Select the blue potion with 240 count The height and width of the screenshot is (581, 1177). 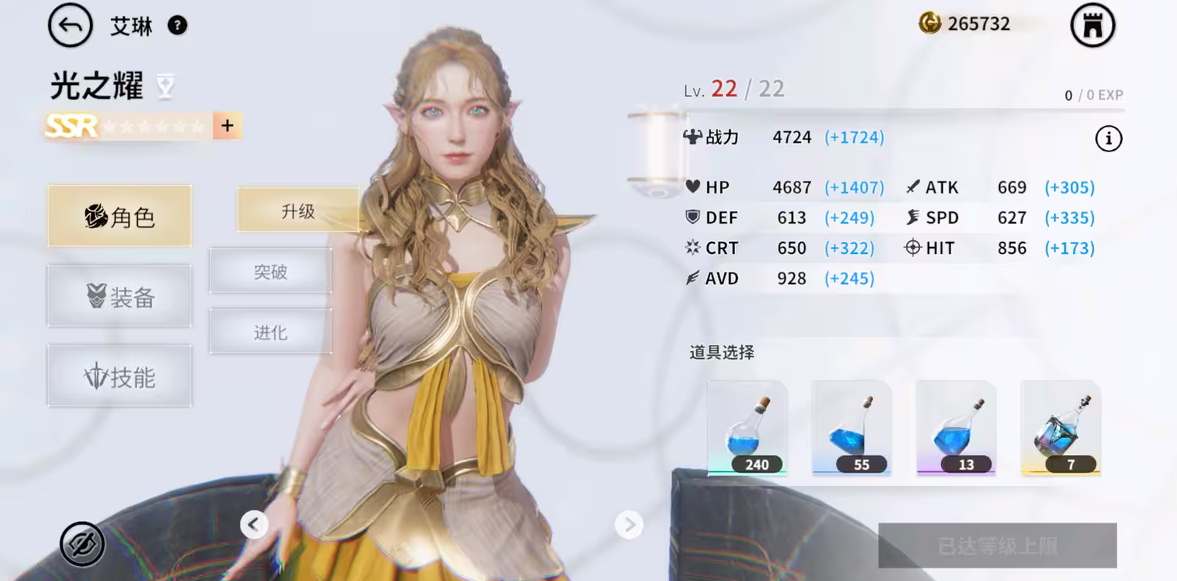(747, 428)
